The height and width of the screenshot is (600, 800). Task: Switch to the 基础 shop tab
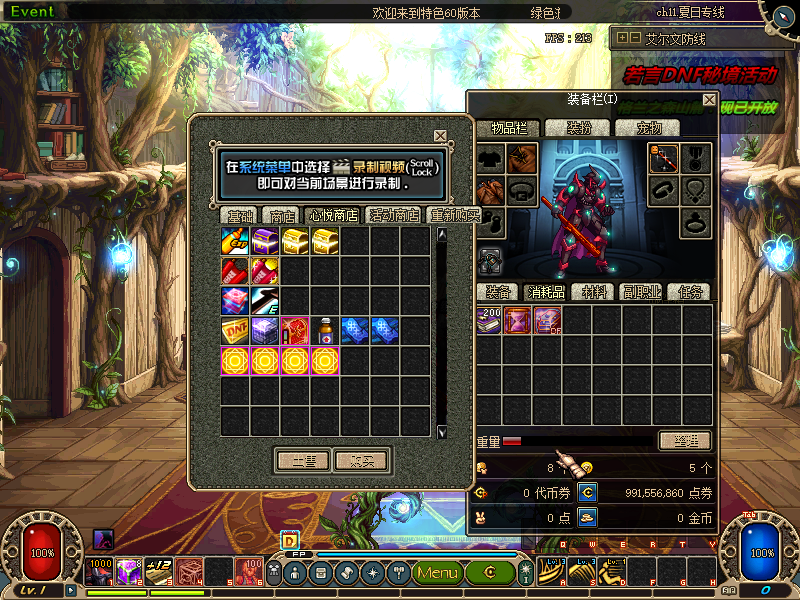[240, 216]
